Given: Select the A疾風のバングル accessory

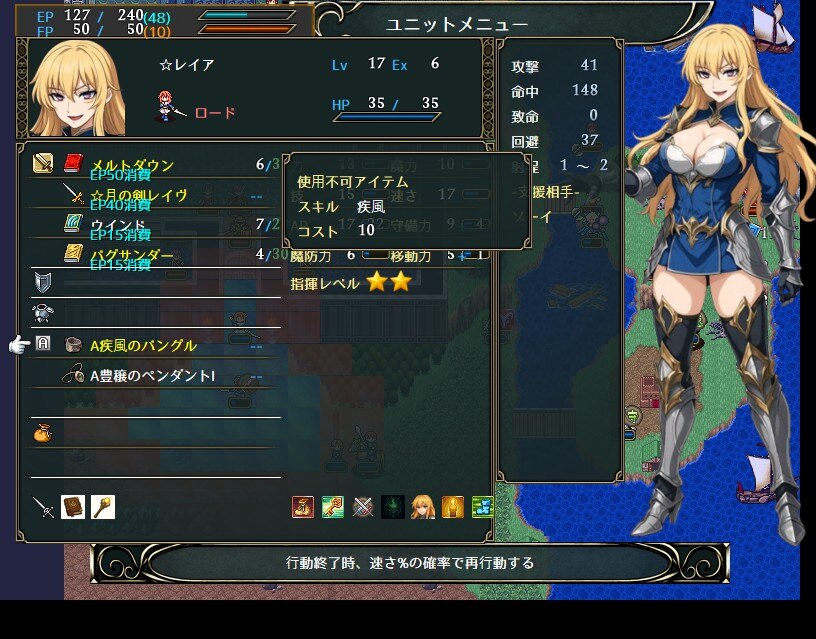Looking at the screenshot, I should coord(143,345).
